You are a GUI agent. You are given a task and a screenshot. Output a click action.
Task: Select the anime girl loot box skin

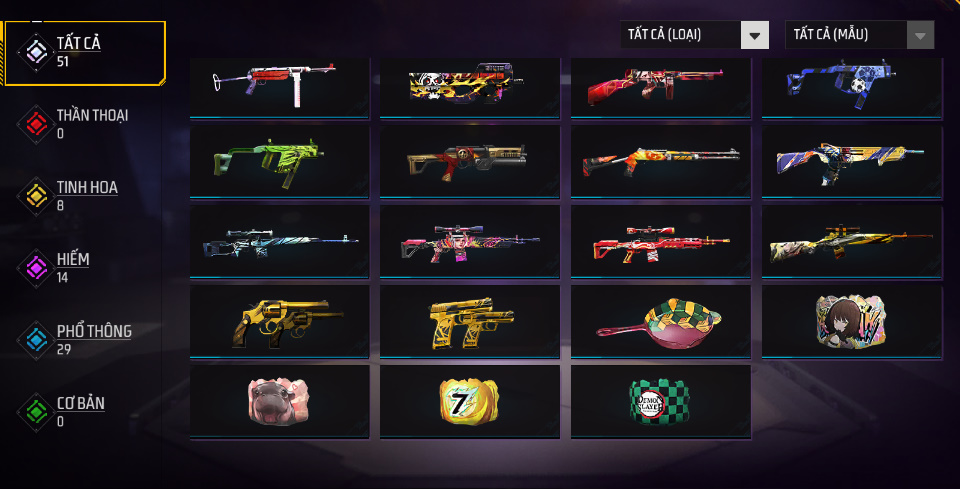pyautogui.click(x=851, y=322)
